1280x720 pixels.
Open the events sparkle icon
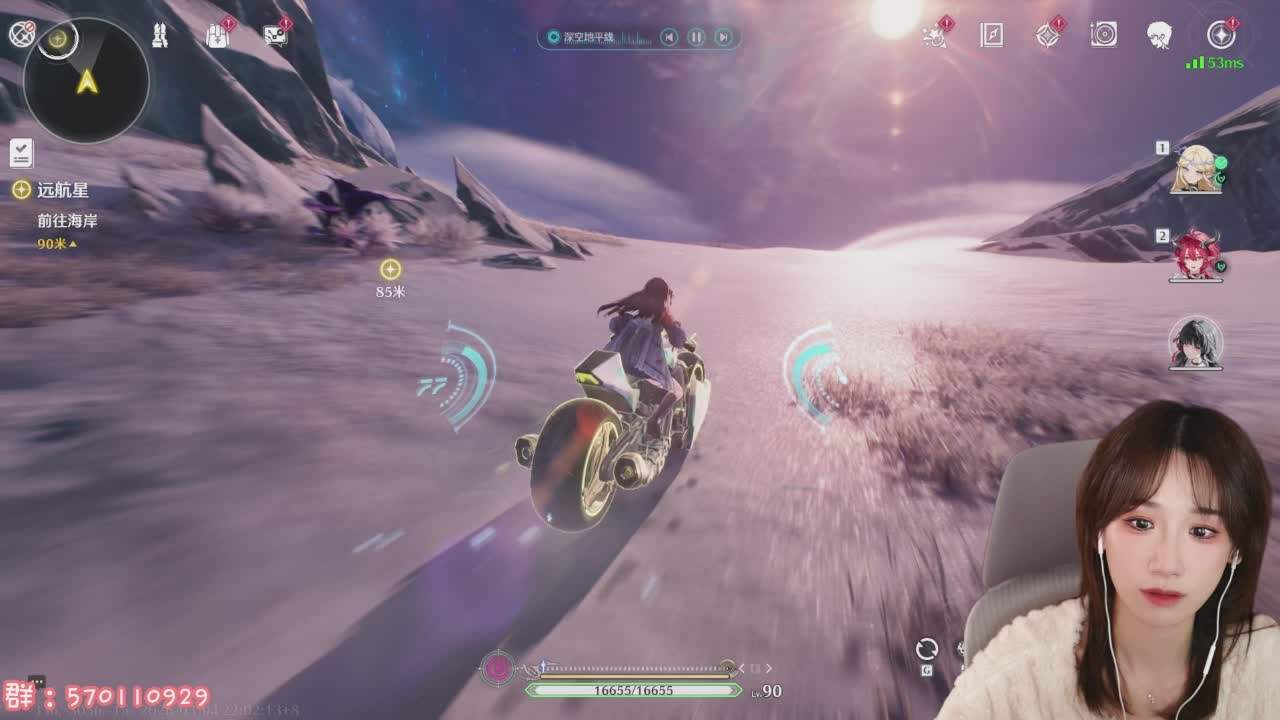pos(935,35)
